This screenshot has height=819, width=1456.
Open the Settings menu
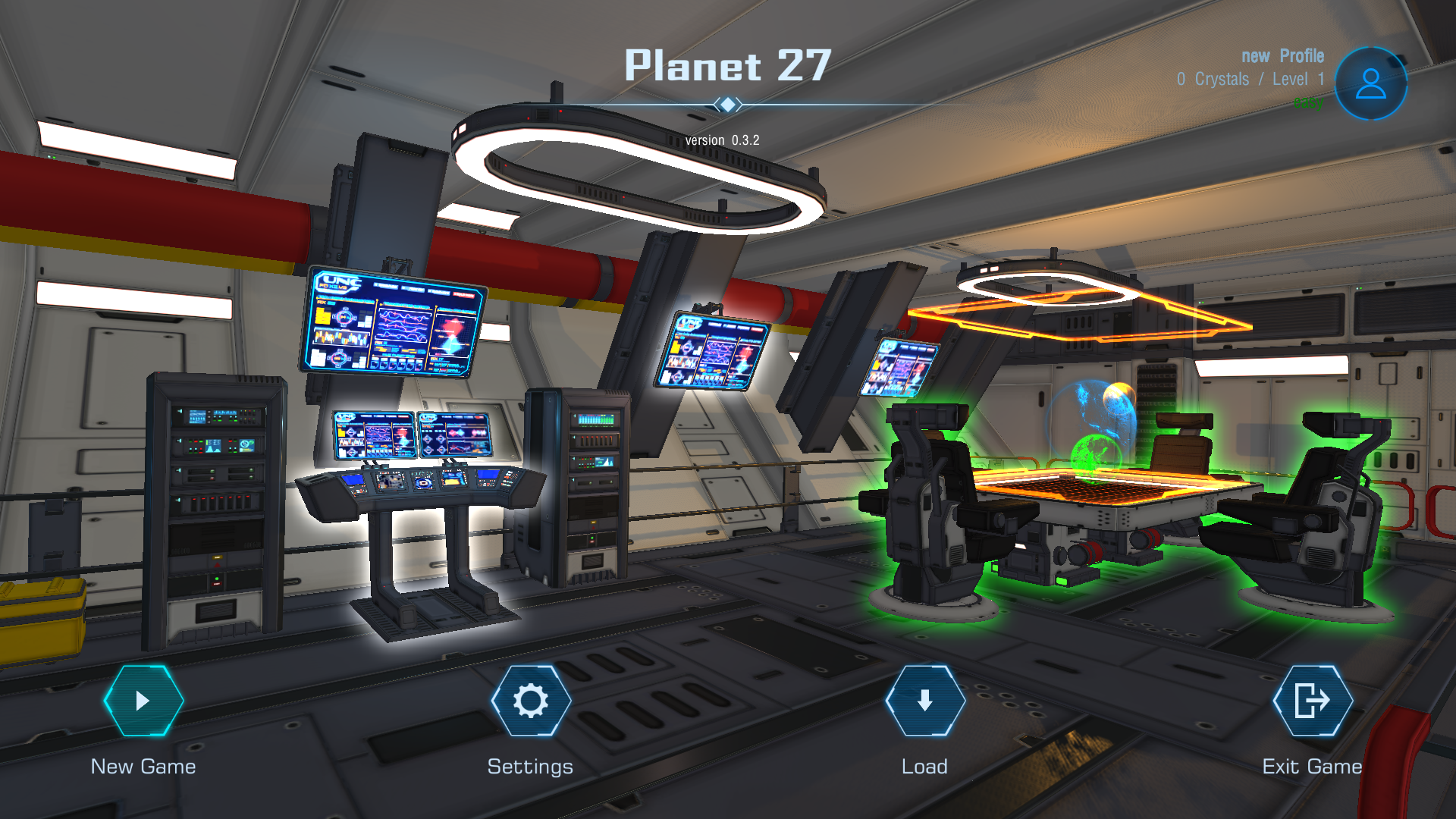[531, 701]
